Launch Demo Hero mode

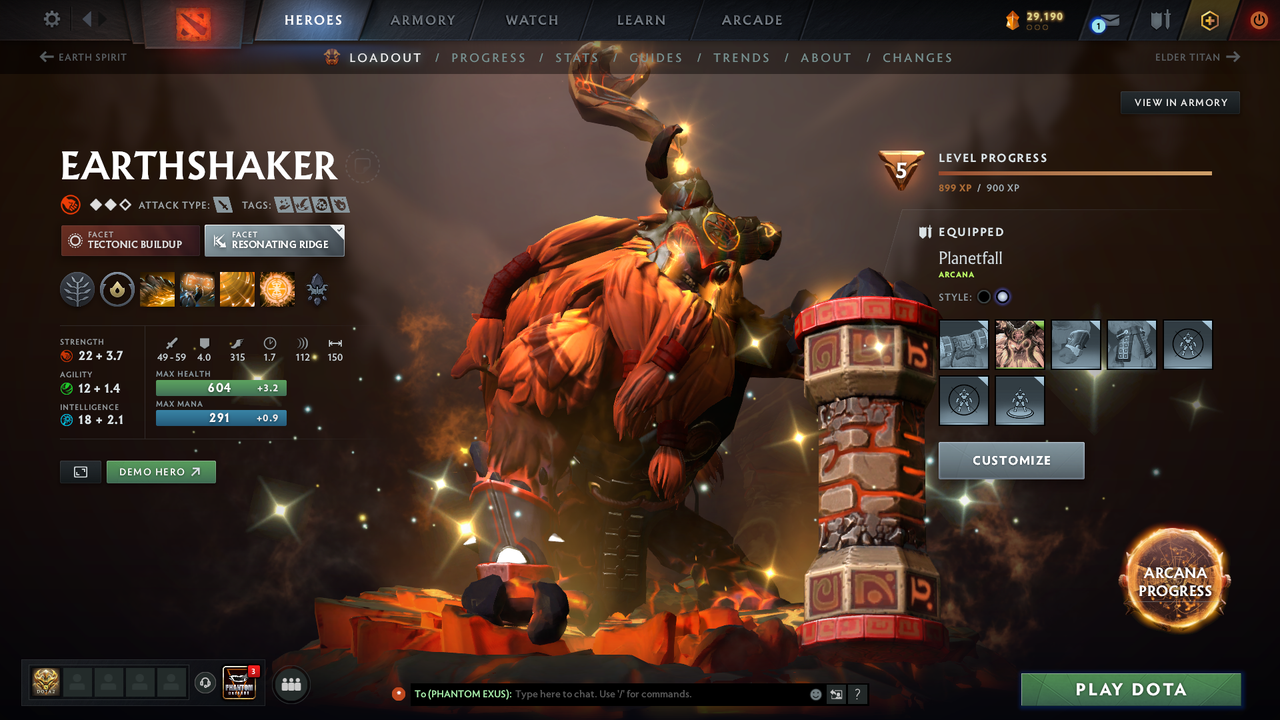(160, 472)
